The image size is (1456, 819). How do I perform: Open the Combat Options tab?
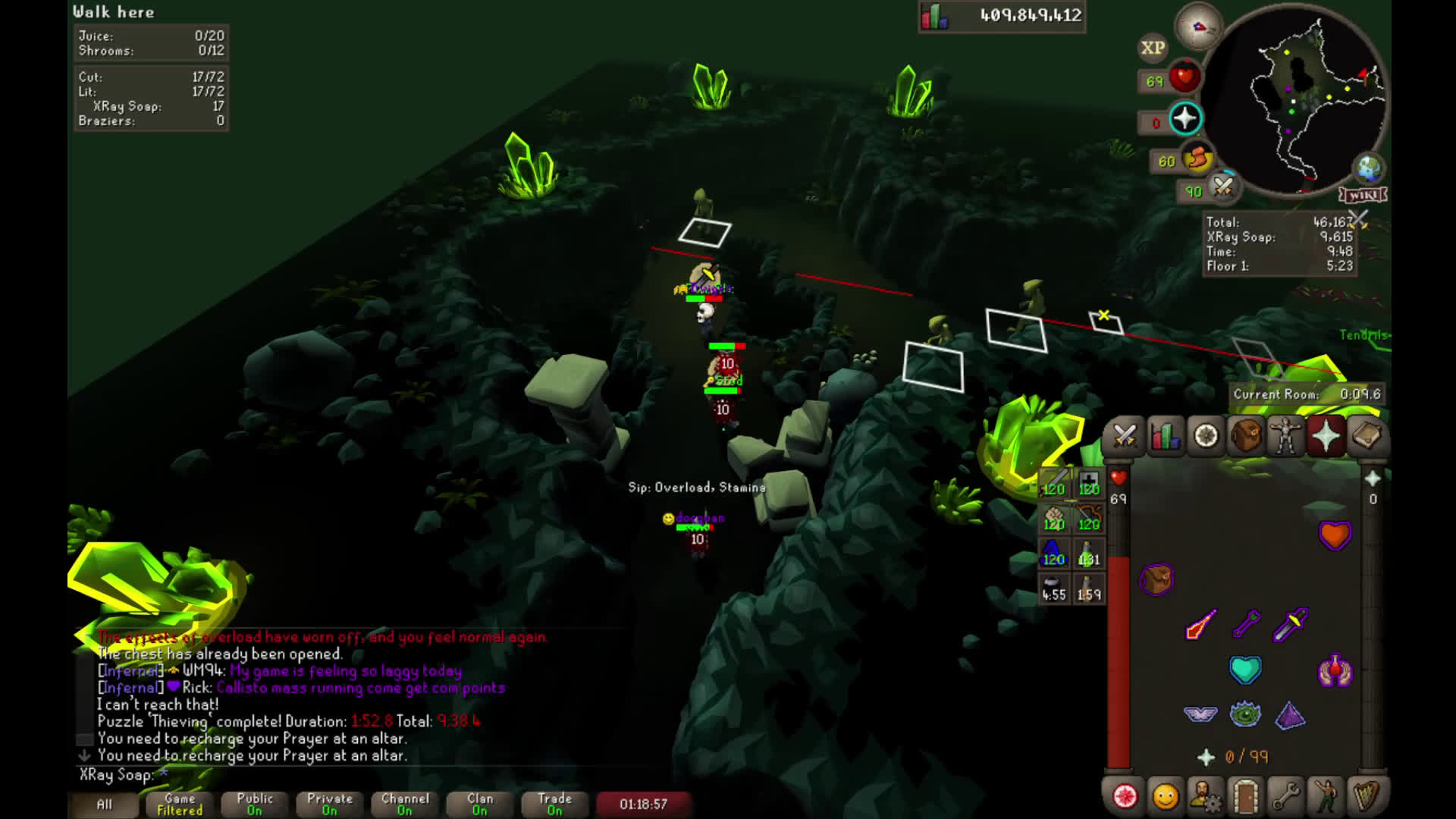1124,436
